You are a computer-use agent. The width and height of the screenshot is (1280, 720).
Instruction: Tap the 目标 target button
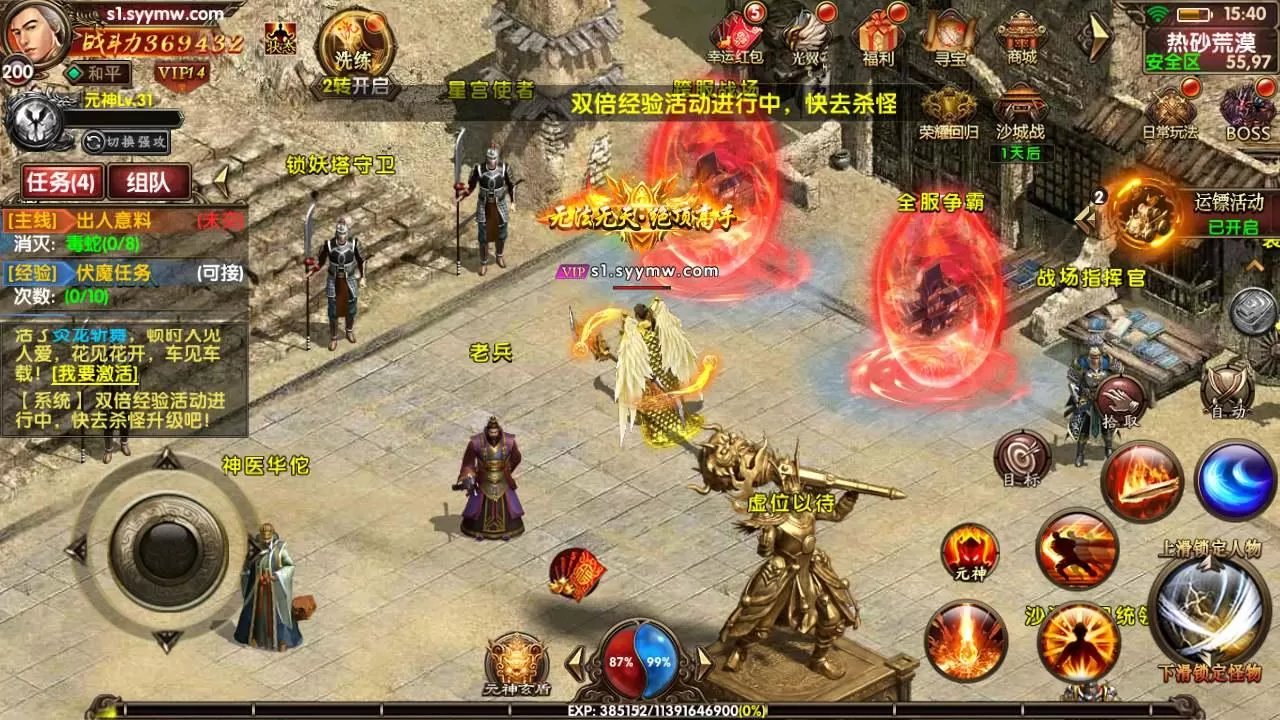[x=1022, y=459]
